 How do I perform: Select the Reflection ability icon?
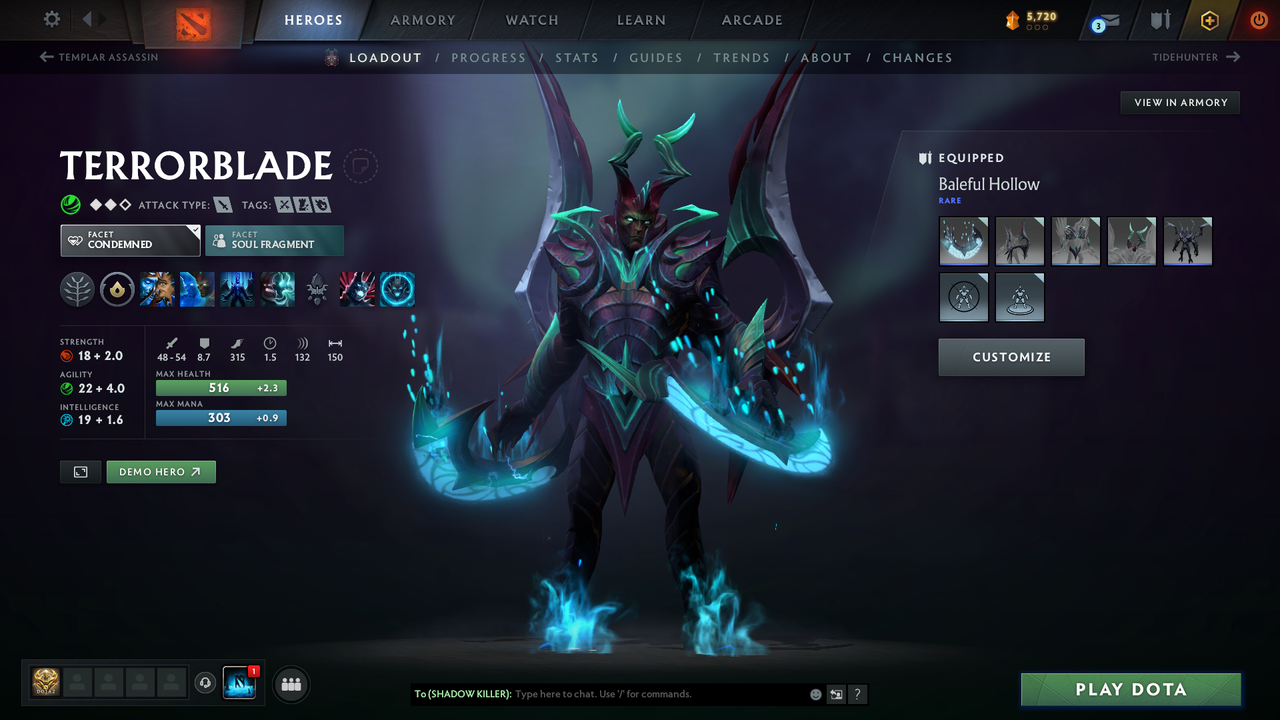coord(157,289)
